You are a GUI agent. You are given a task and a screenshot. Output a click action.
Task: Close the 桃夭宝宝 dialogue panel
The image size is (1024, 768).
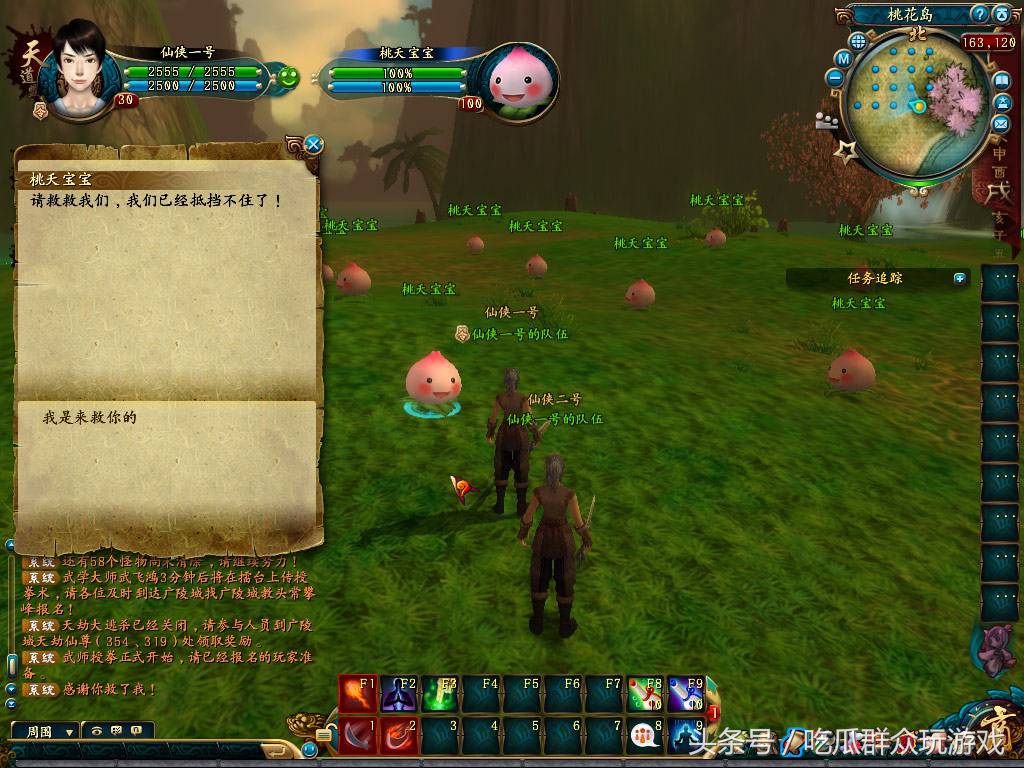(x=313, y=145)
